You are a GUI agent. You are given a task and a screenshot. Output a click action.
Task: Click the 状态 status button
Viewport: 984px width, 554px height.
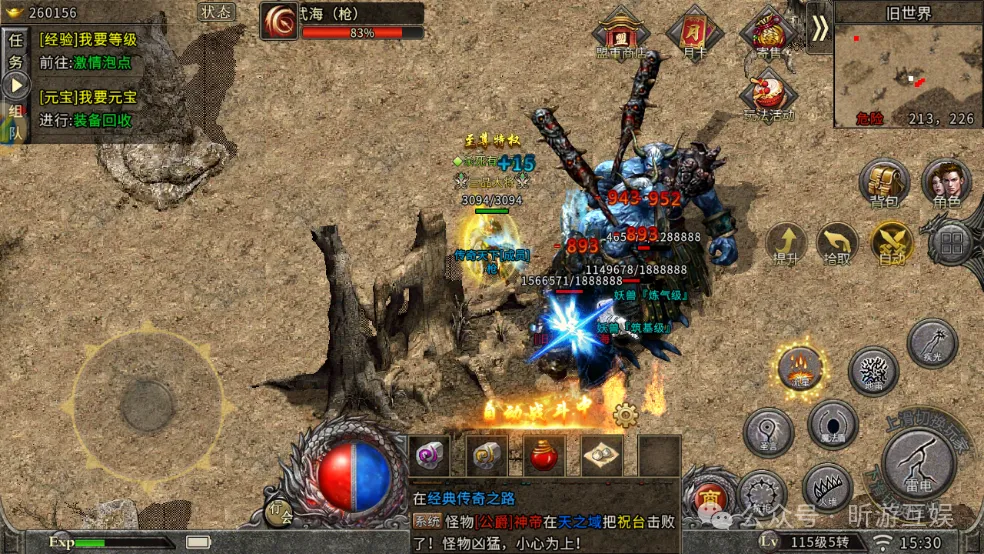[217, 12]
